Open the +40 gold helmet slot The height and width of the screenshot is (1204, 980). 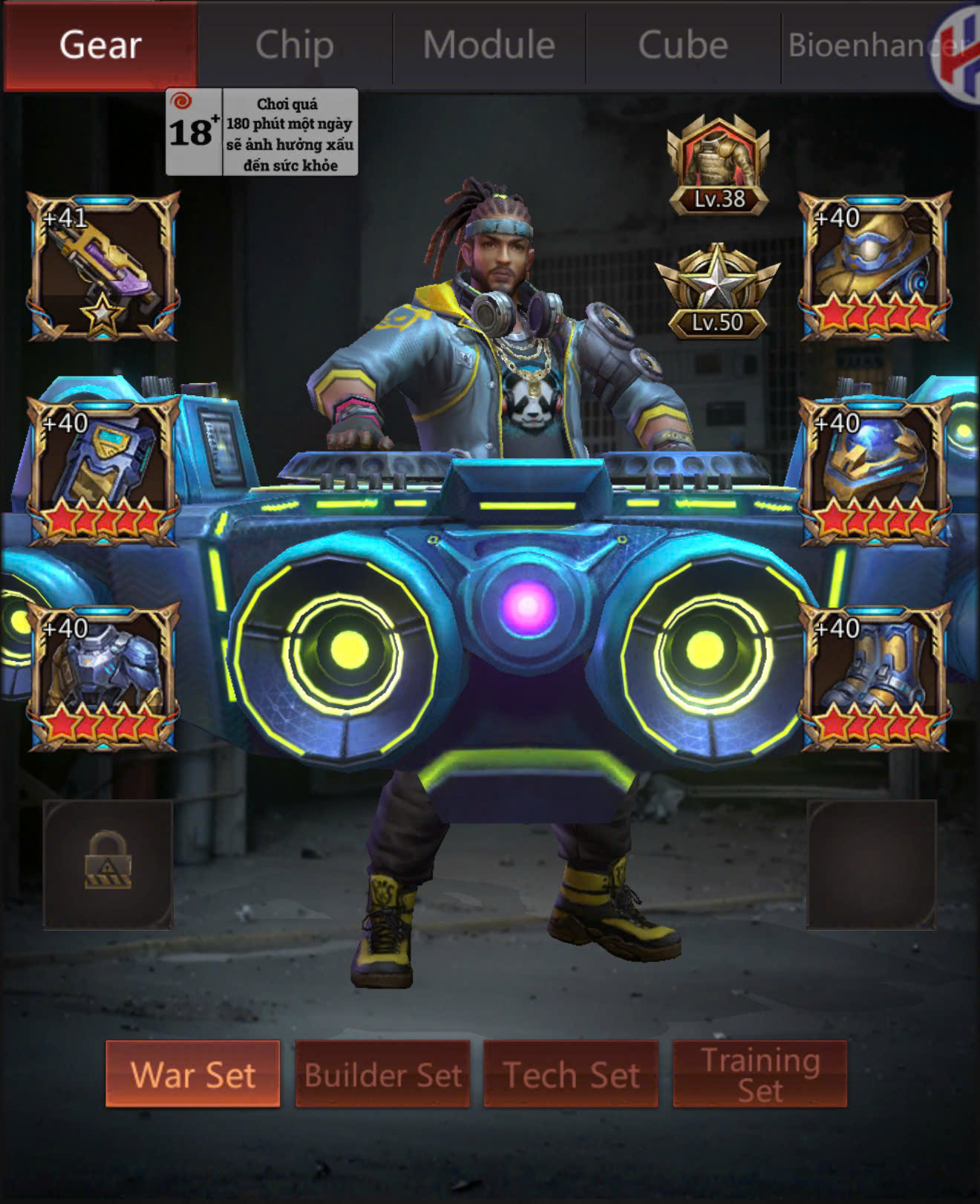(x=875, y=267)
